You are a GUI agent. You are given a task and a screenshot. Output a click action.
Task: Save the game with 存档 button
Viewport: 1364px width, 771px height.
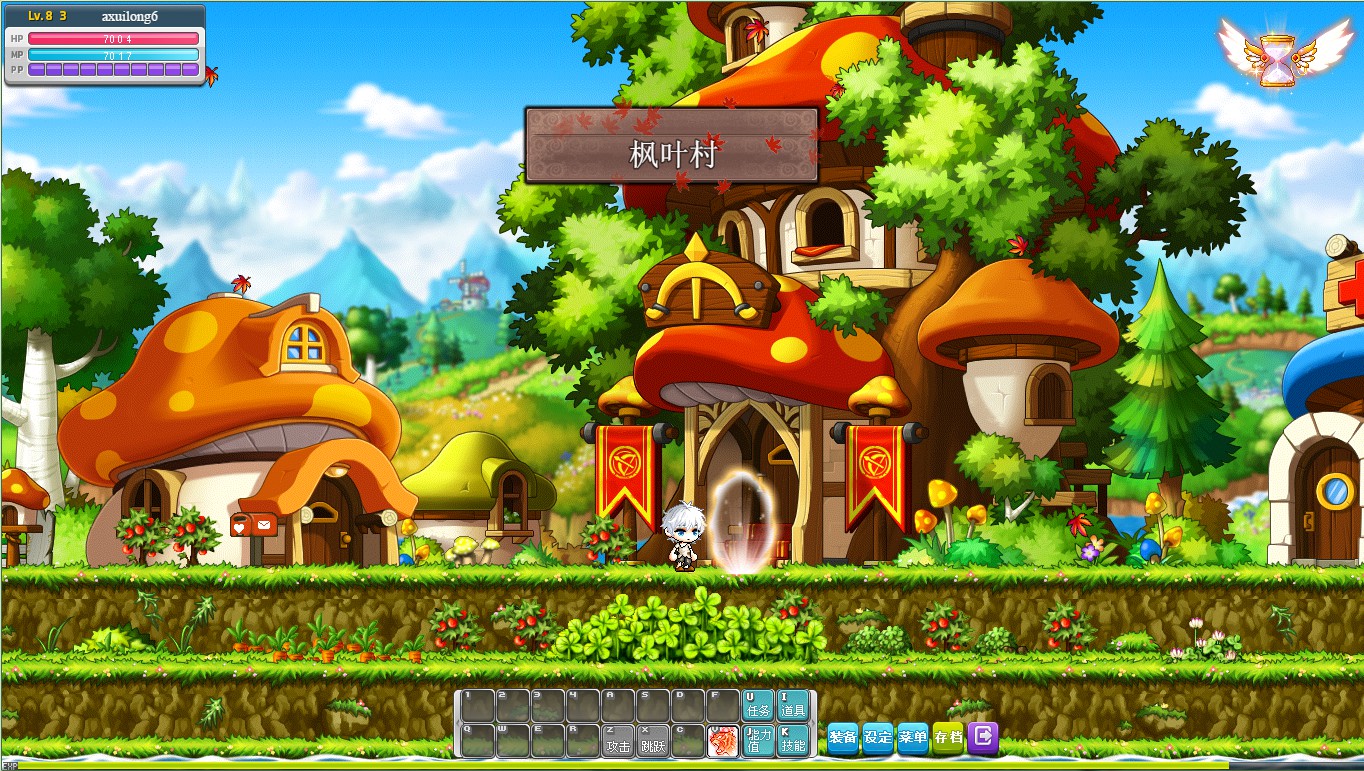947,738
